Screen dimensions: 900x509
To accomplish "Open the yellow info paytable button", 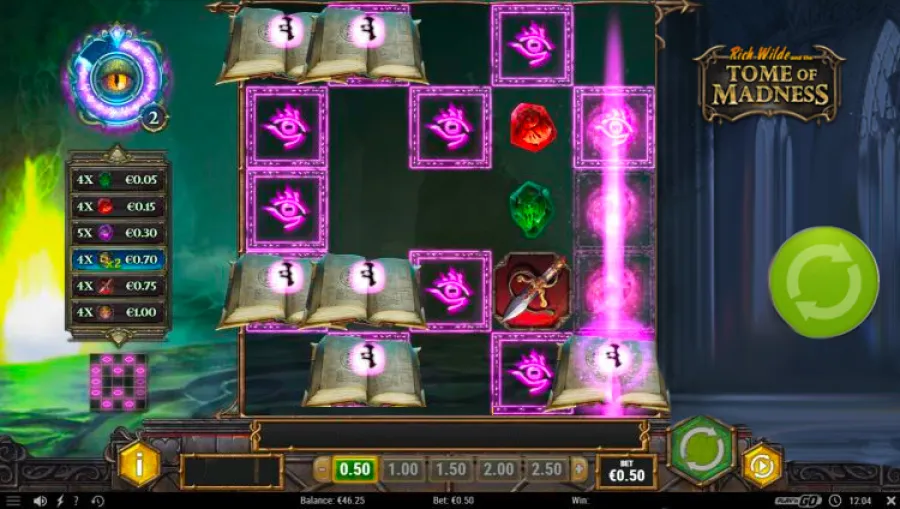I will pos(139,465).
